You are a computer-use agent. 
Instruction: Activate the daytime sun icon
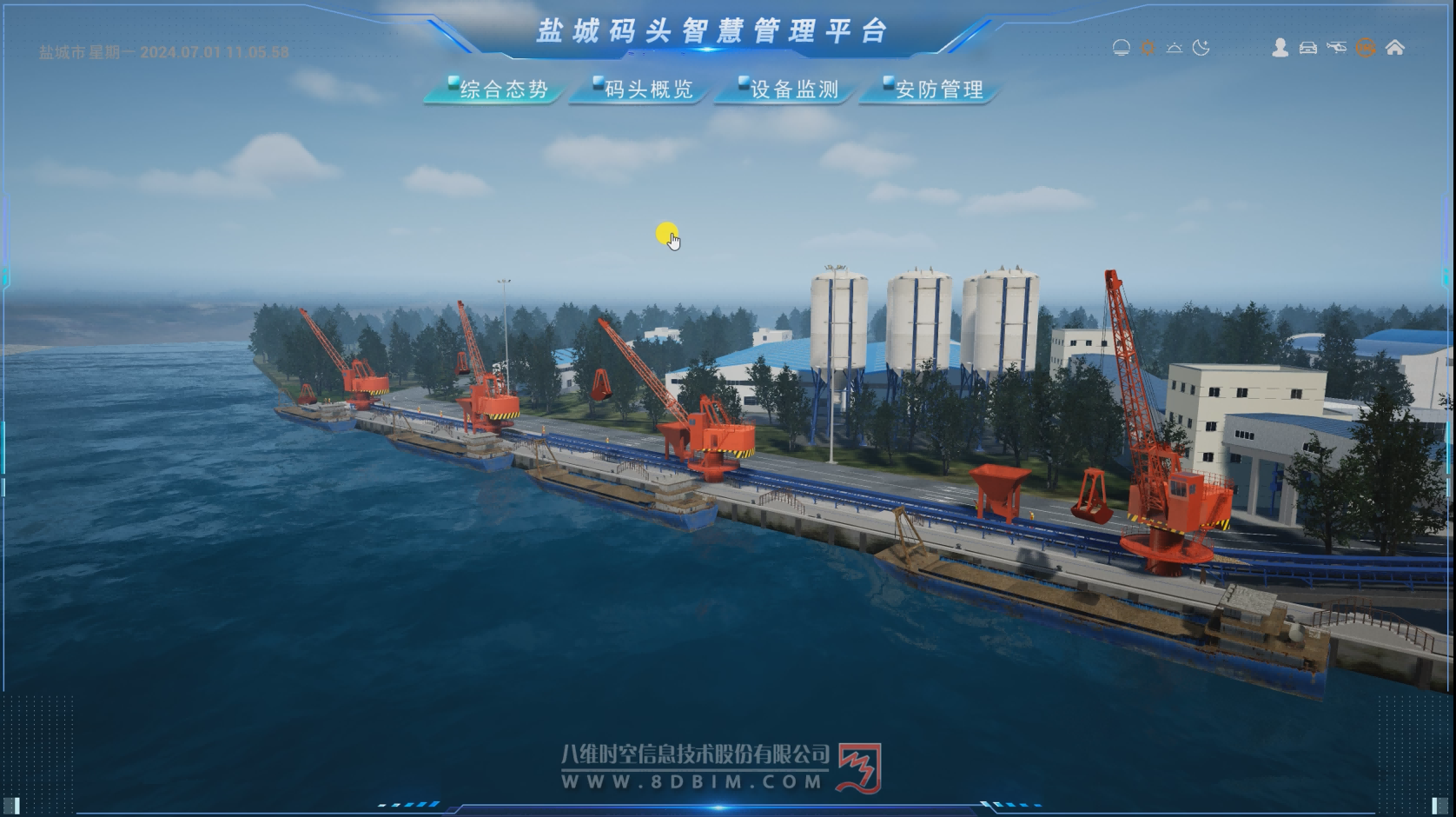point(1148,48)
